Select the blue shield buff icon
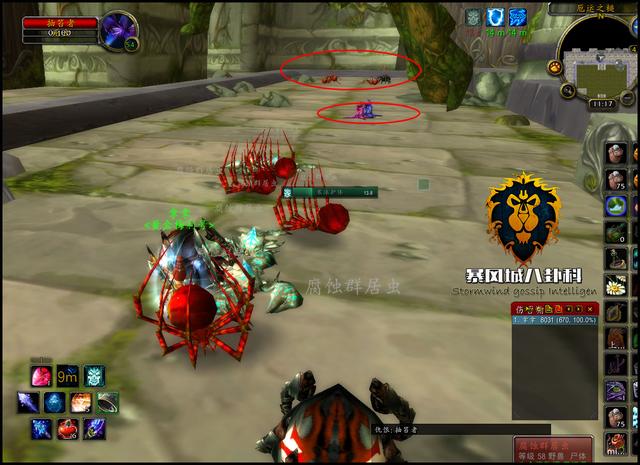 [x=495, y=17]
